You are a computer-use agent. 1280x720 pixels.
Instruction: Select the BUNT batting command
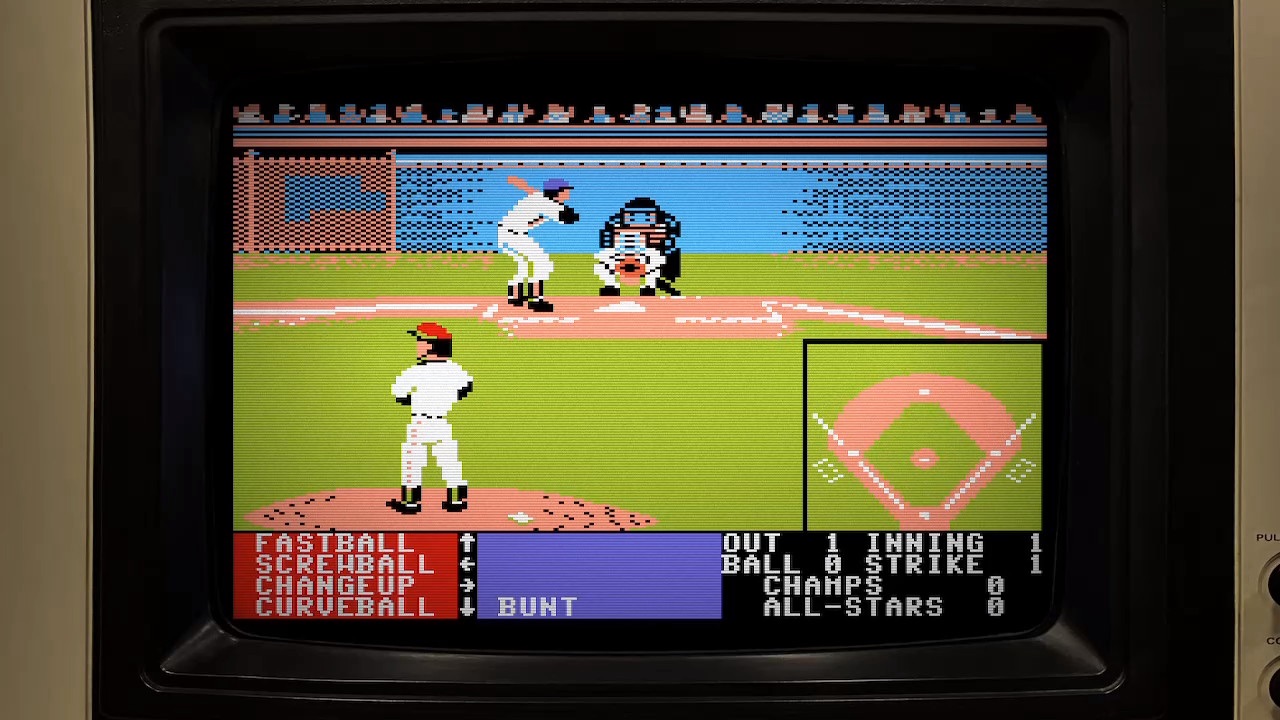coord(534,607)
